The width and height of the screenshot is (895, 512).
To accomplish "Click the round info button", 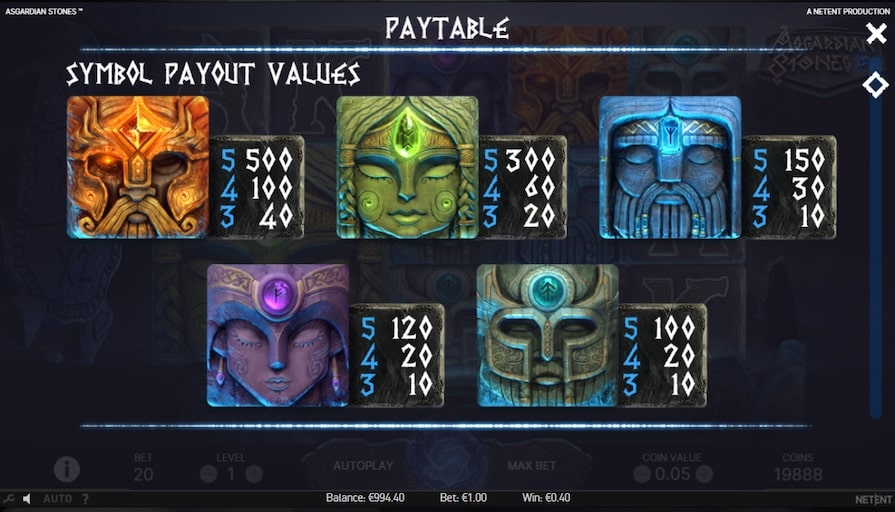I will click(67, 468).
